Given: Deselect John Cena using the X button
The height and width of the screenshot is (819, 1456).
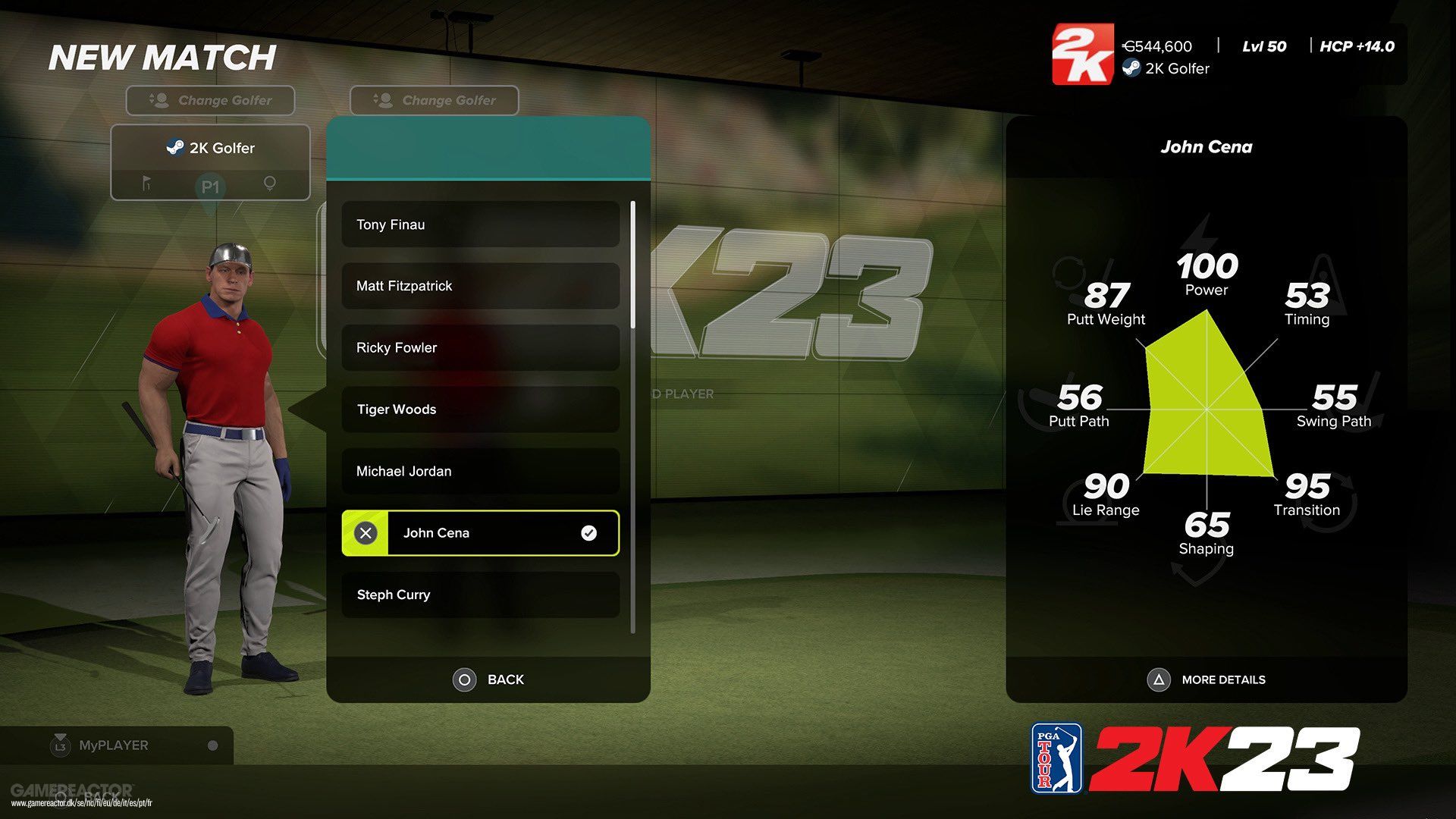Looking at the screenshot, I should point(366,533).
